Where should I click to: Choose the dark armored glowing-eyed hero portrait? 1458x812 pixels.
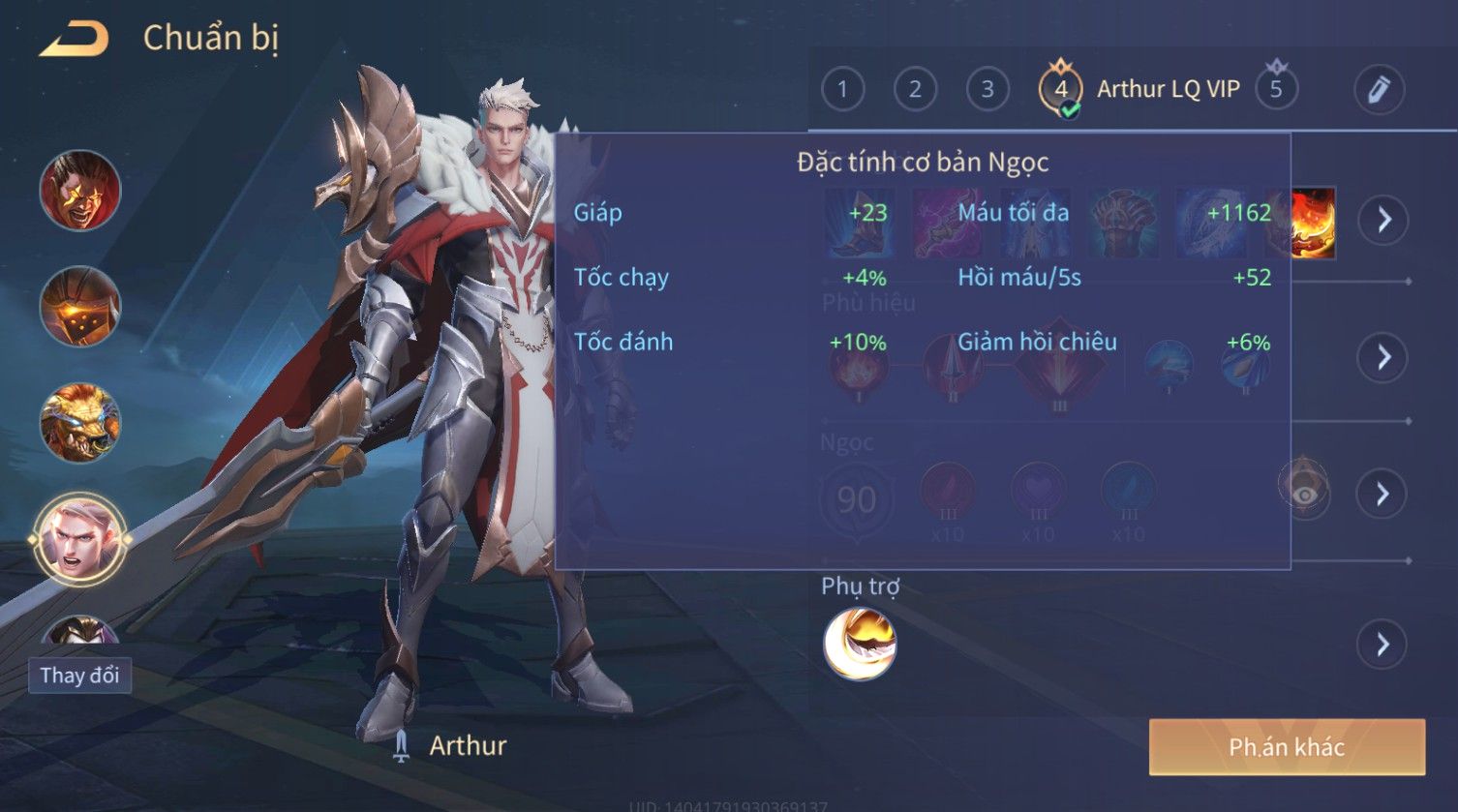pyautogui.click(x=80, y=306)
